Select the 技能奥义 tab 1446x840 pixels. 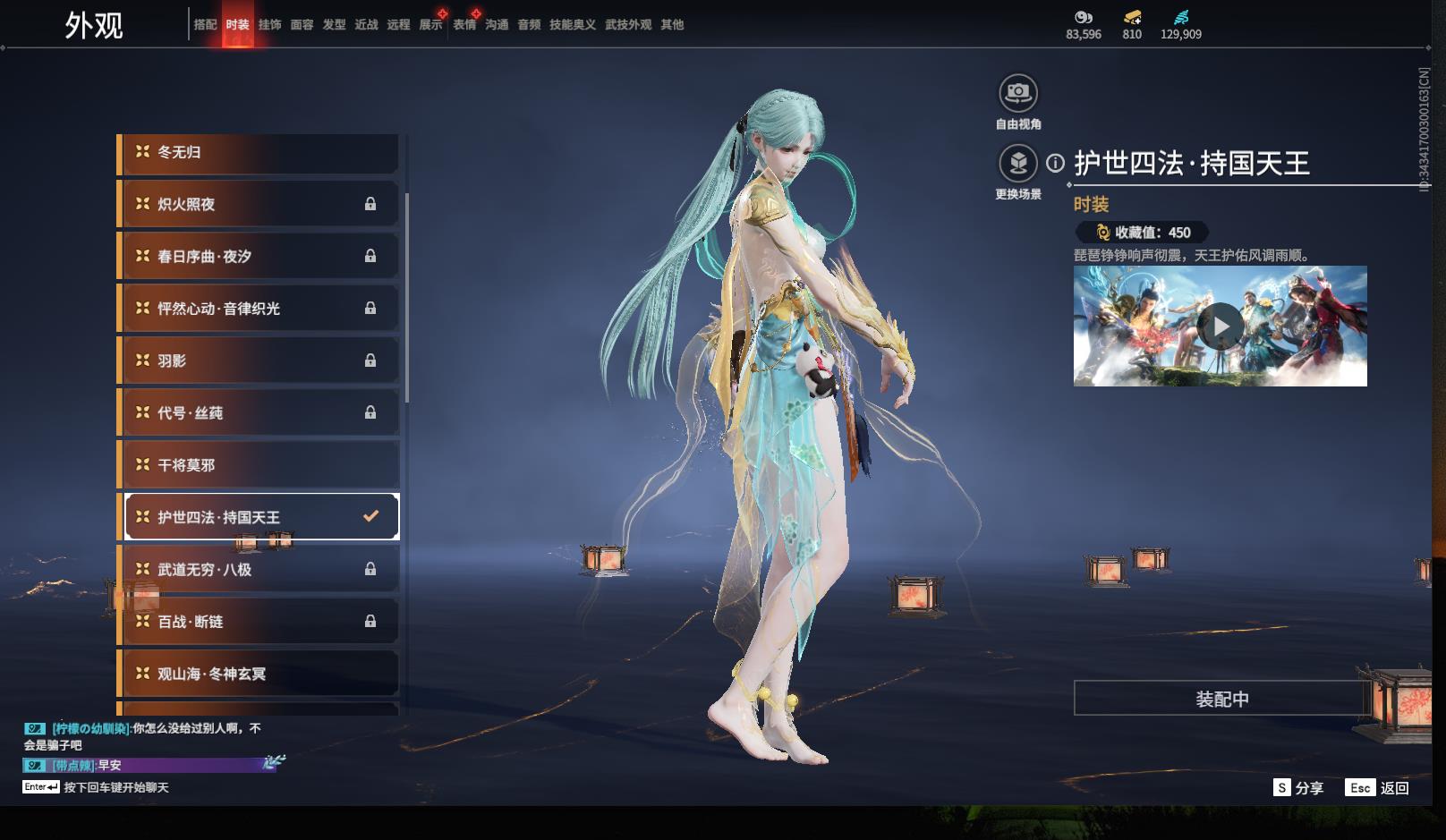(572, 25)
